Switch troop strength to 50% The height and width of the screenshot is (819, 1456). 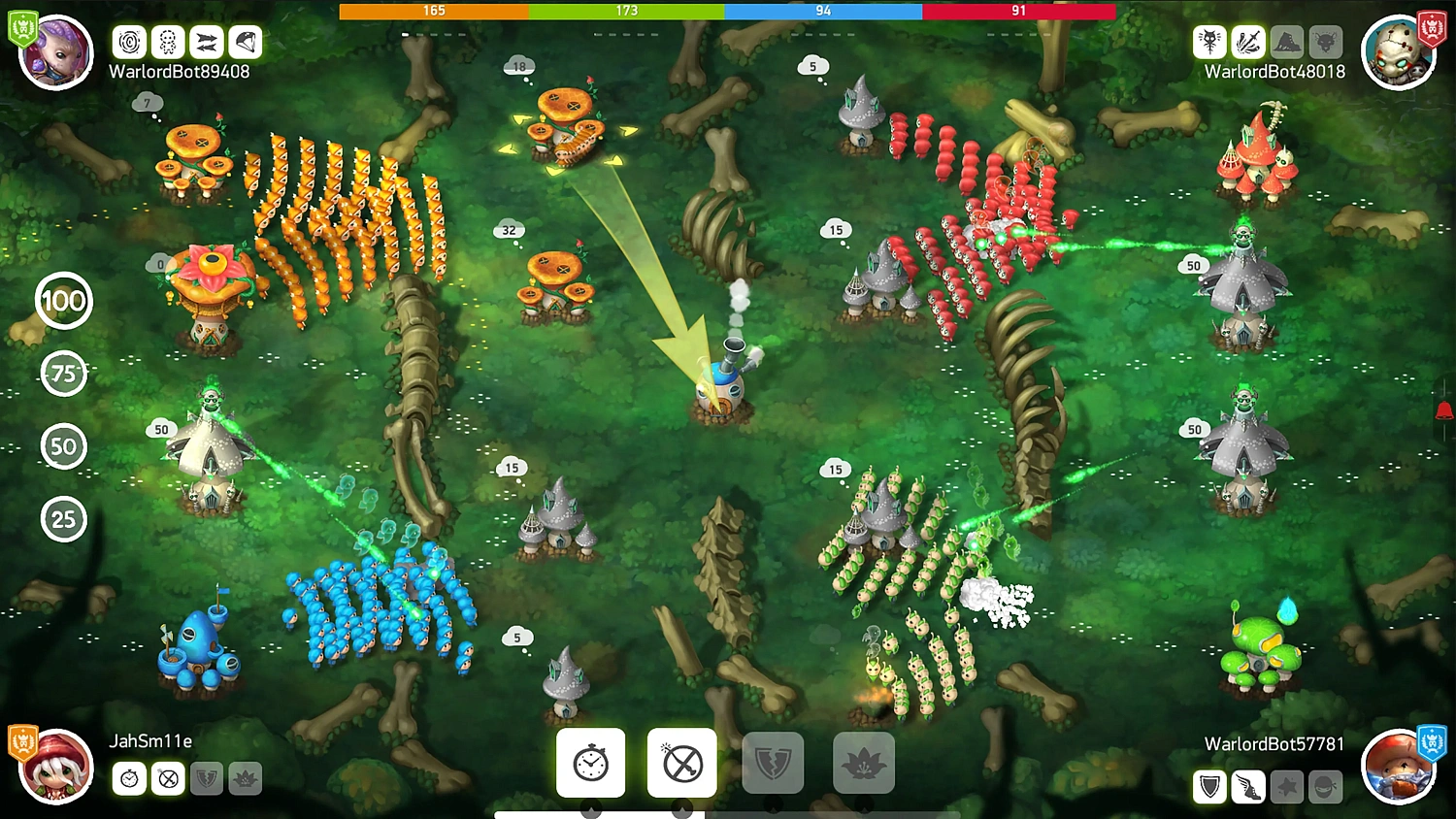(63, 446)
